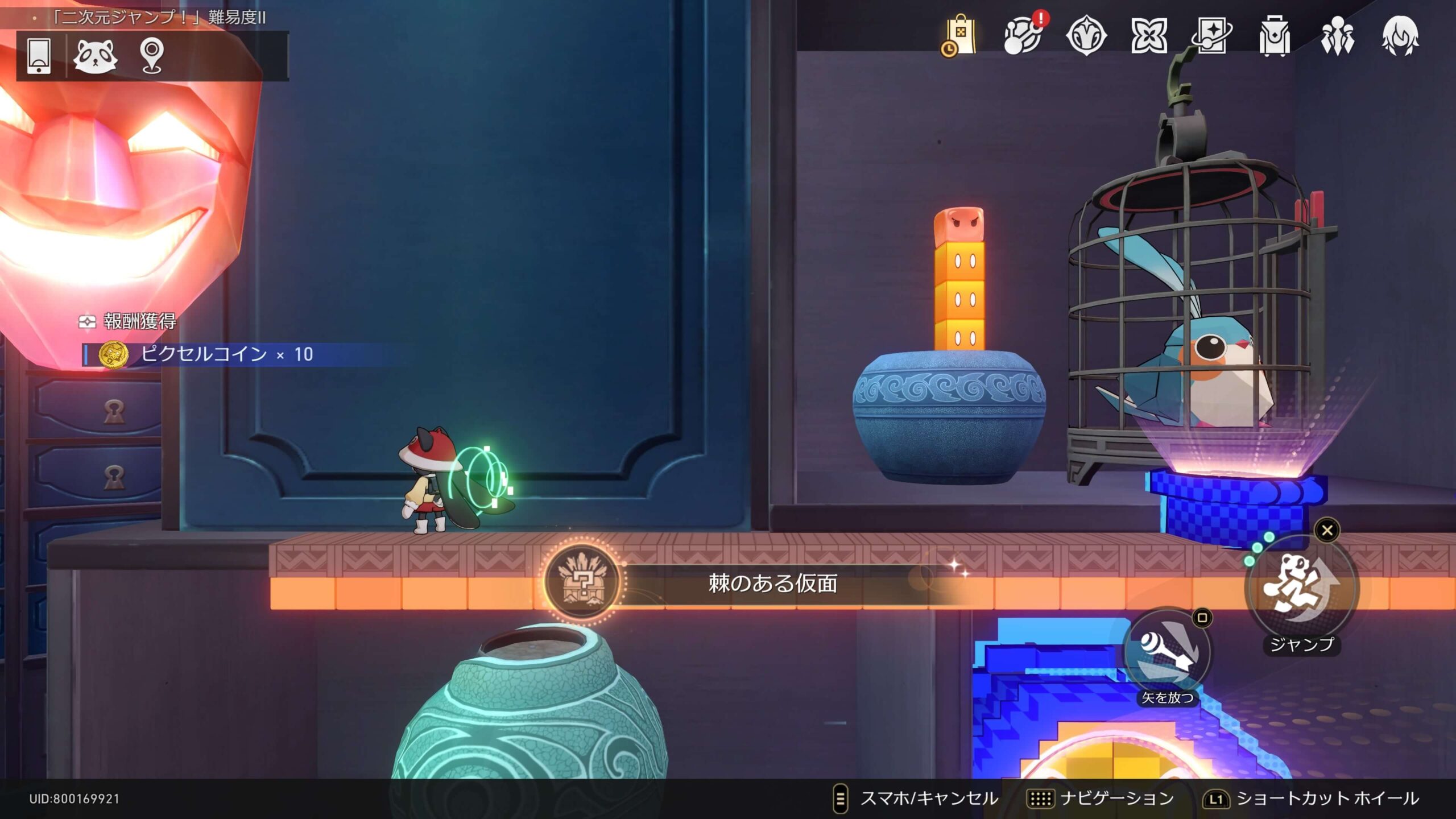This screenshot has height=819, width=1456.
Task: Open the compass guide icon
Action: 1086,35
